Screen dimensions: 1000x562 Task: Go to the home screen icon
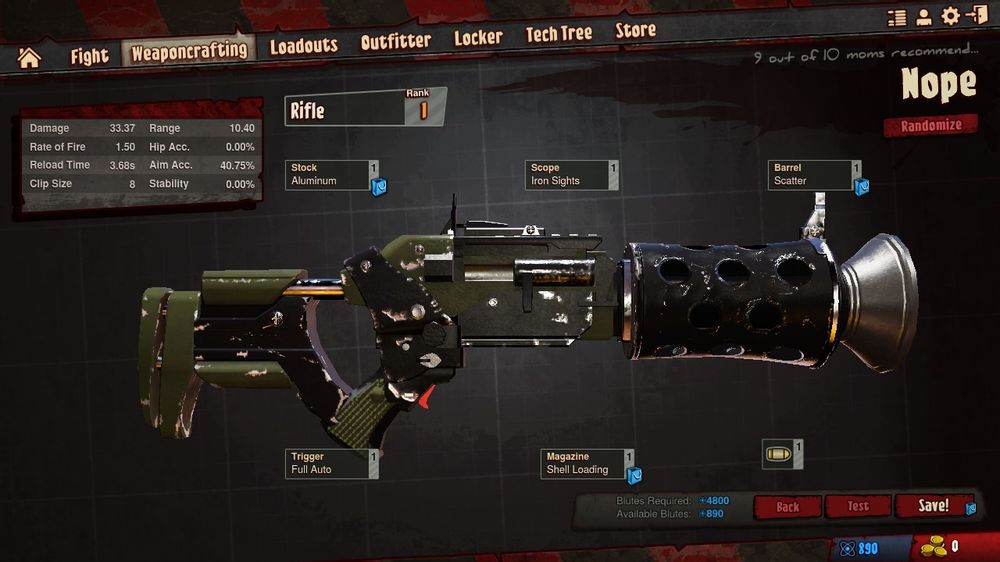point(29,57)
